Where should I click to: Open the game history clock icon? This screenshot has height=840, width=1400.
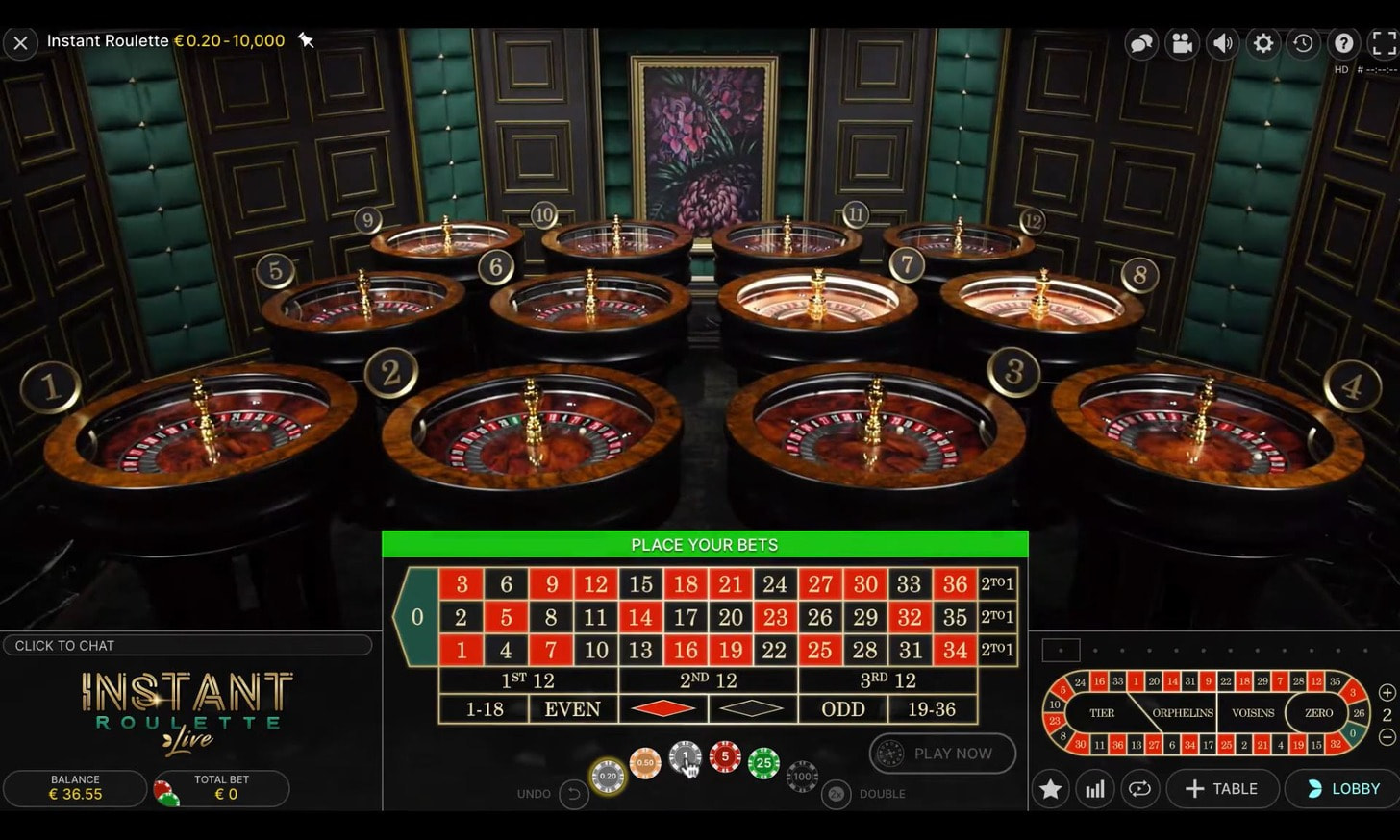(1303, 43)
